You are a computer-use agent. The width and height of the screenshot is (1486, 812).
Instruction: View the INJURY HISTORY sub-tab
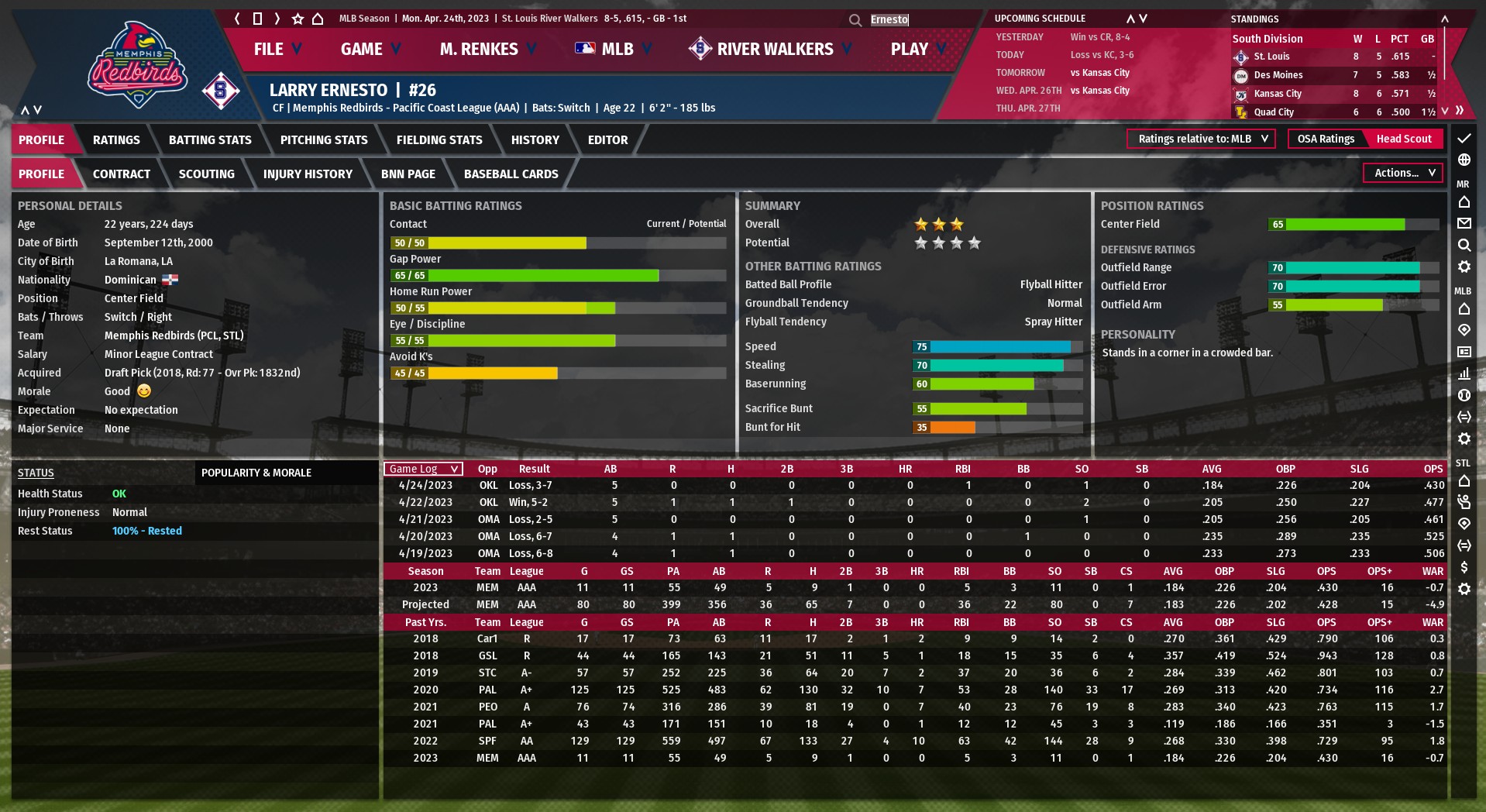(308, 174)
